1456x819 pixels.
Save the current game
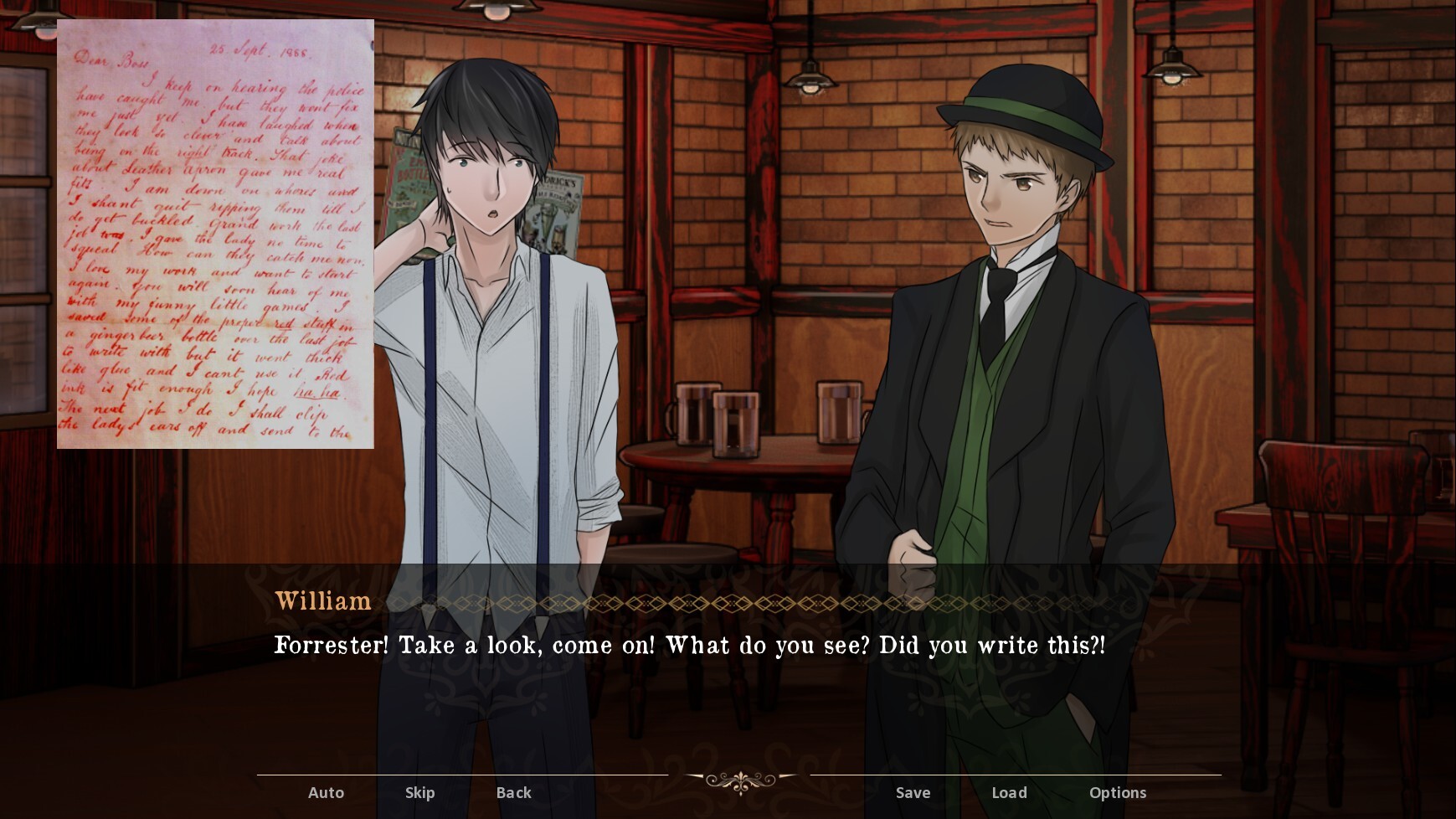coord(913,792)
